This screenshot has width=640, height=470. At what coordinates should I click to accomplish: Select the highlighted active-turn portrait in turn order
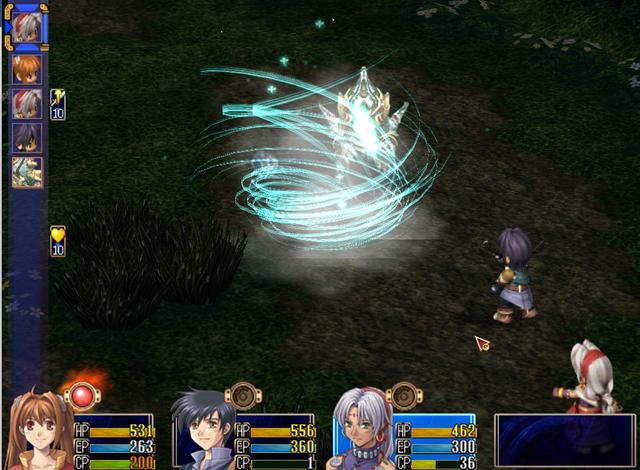click(26, 27)
